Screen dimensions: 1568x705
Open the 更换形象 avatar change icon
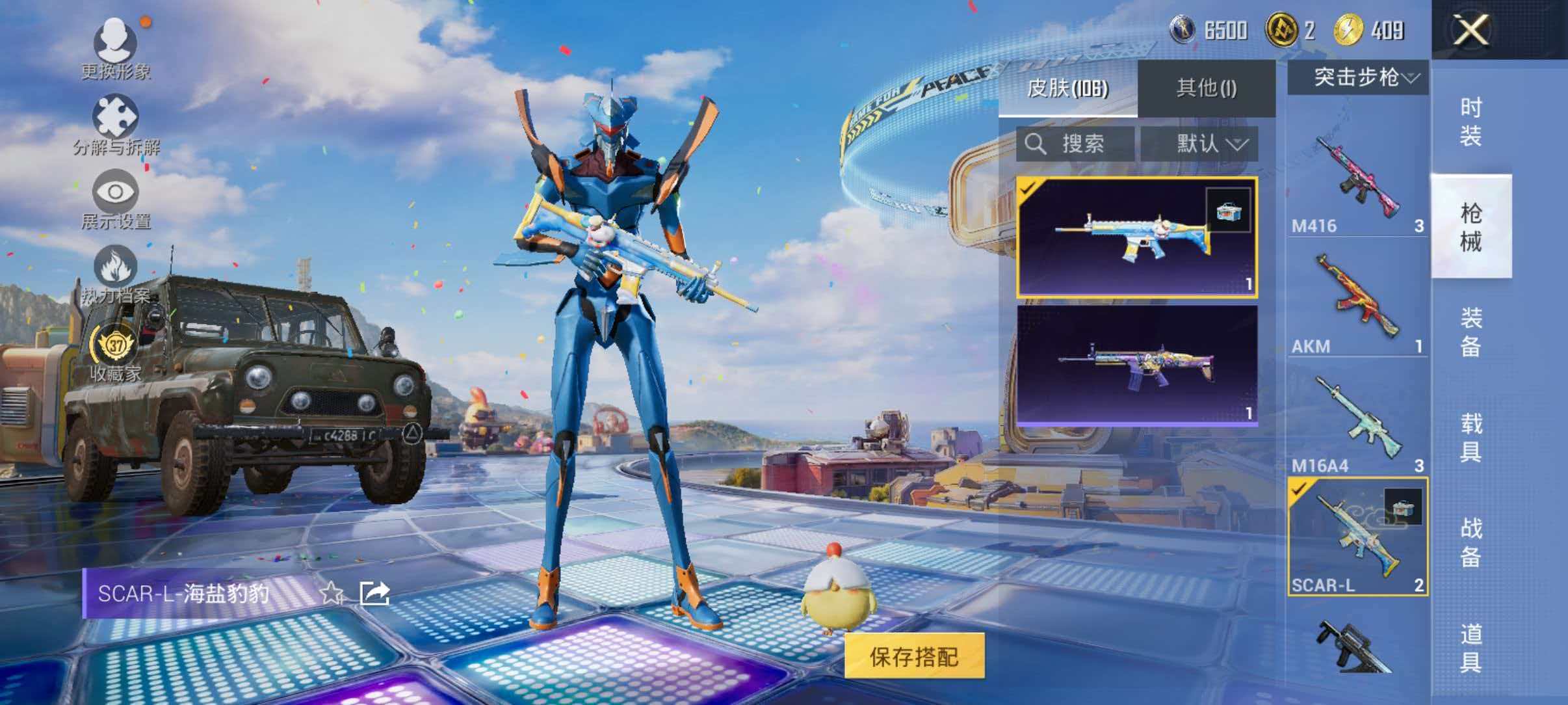coord(116,46)
